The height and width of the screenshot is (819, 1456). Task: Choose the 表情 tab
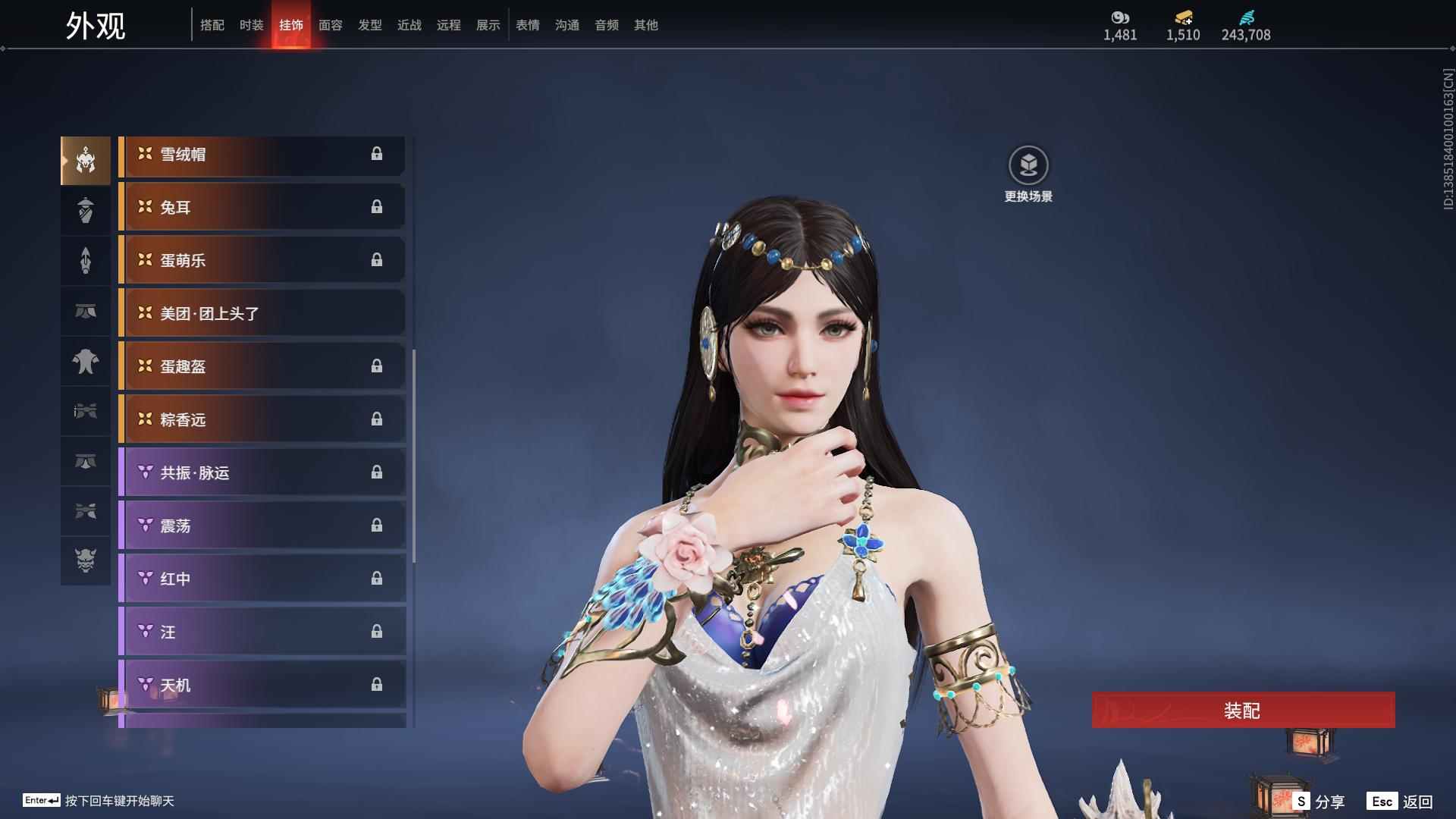pyautogui.click(x=527, y=25)
